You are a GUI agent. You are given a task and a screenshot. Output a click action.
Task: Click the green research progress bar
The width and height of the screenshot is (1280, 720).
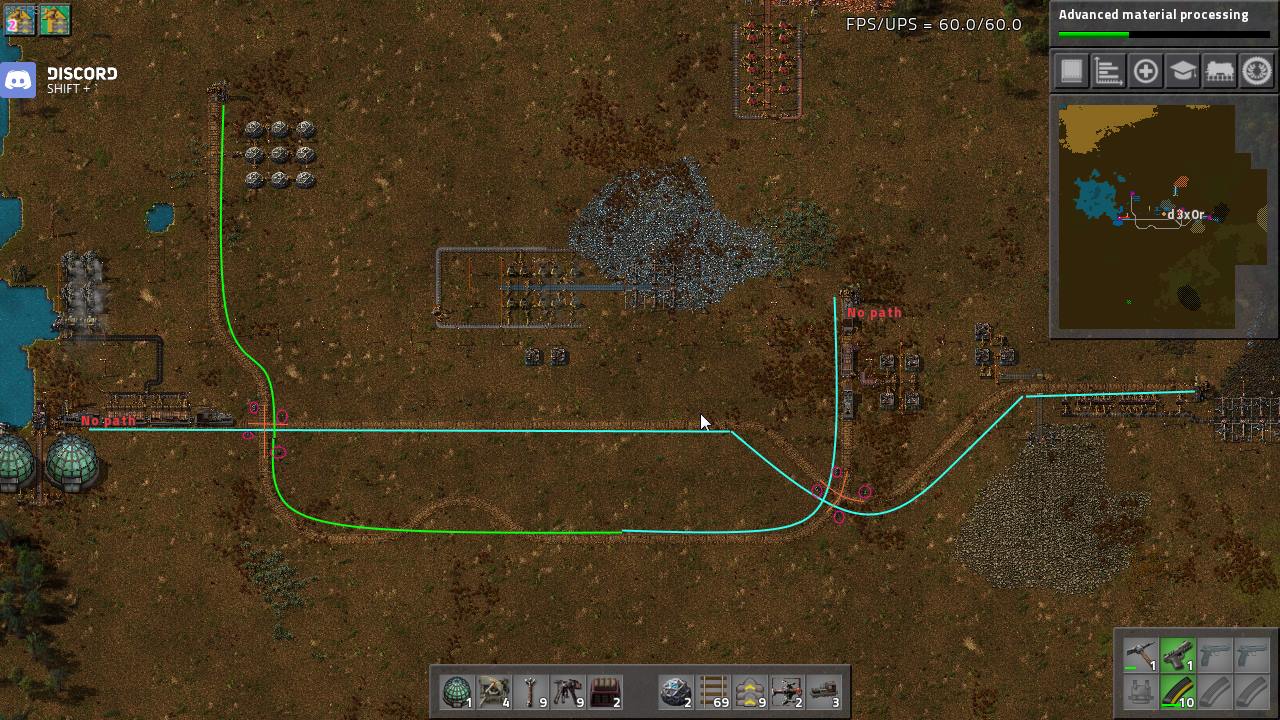(1092, 33)
